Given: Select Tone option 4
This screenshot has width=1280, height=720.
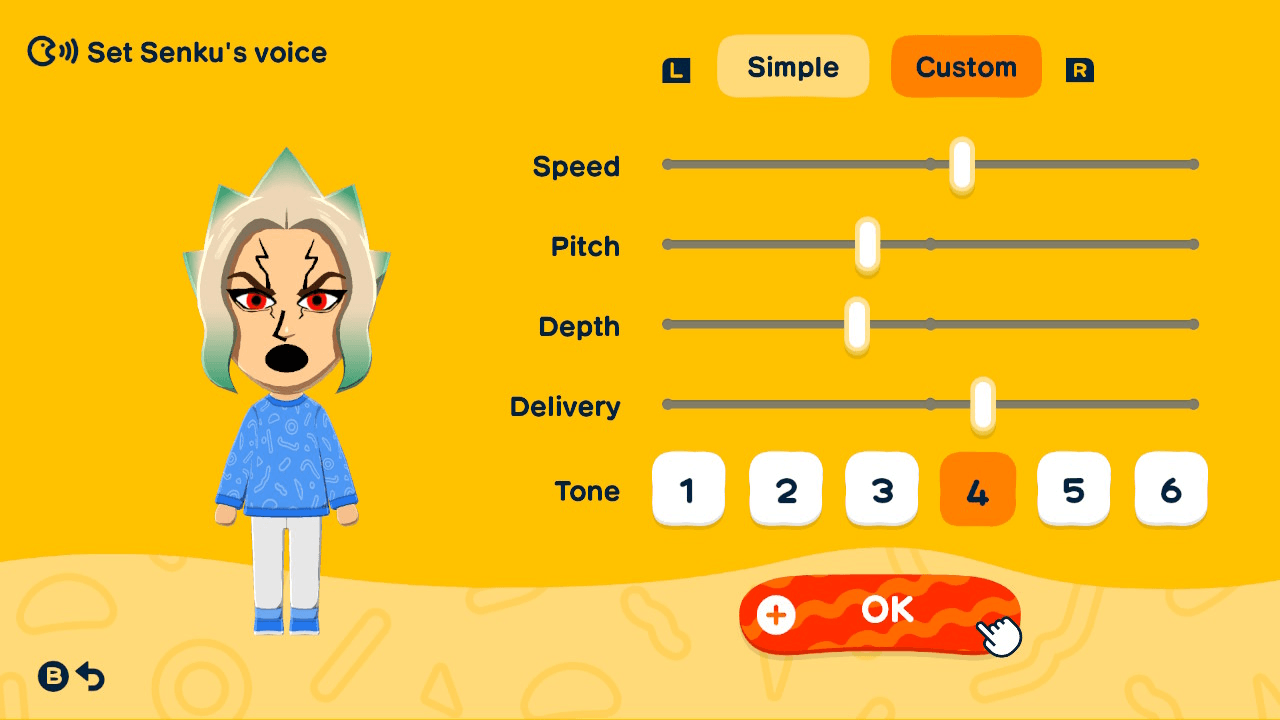Looking at the screenshot, I should [978, 489].
